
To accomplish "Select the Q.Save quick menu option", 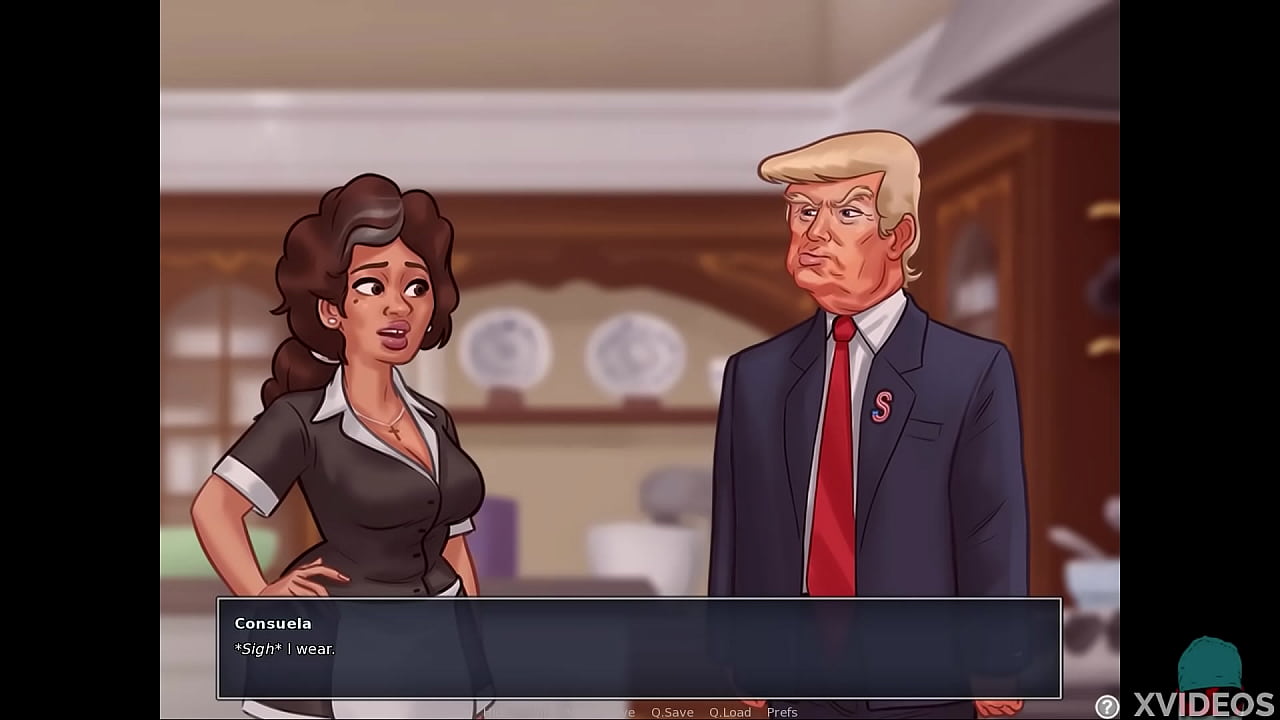I will (x=673, y=711).
